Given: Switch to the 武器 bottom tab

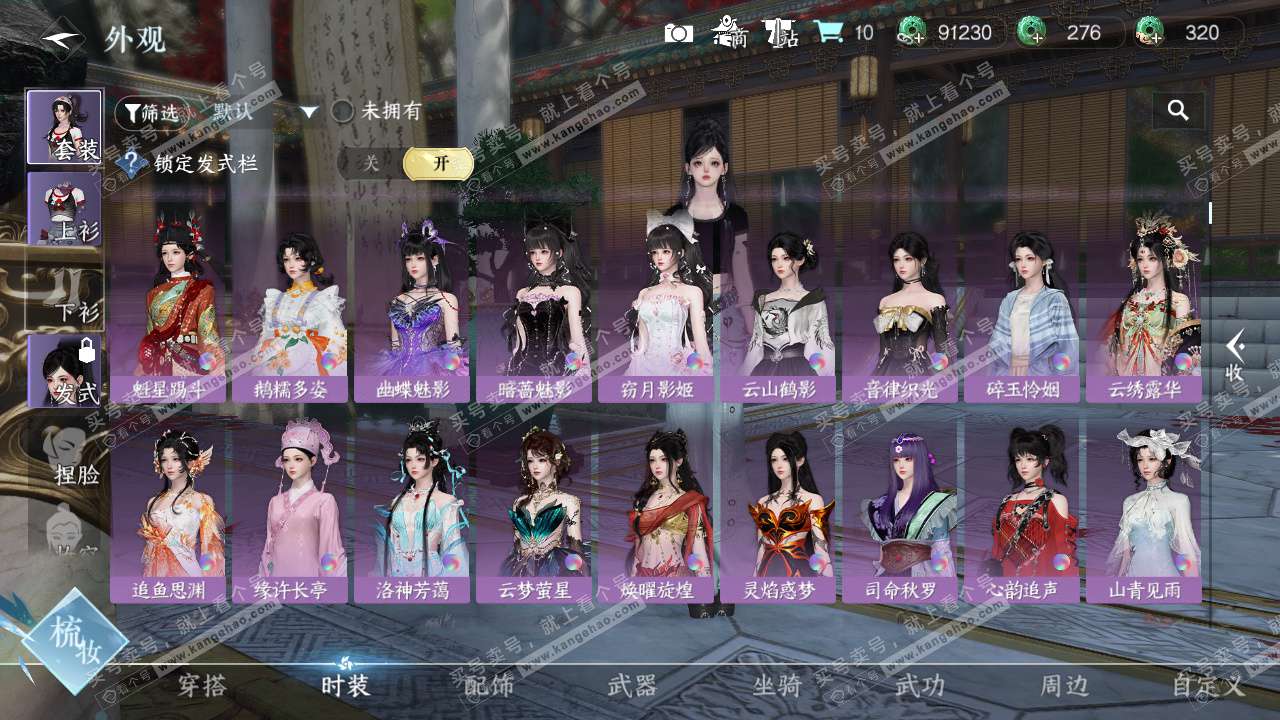Looking at the screenshot, I should point(632,686).
